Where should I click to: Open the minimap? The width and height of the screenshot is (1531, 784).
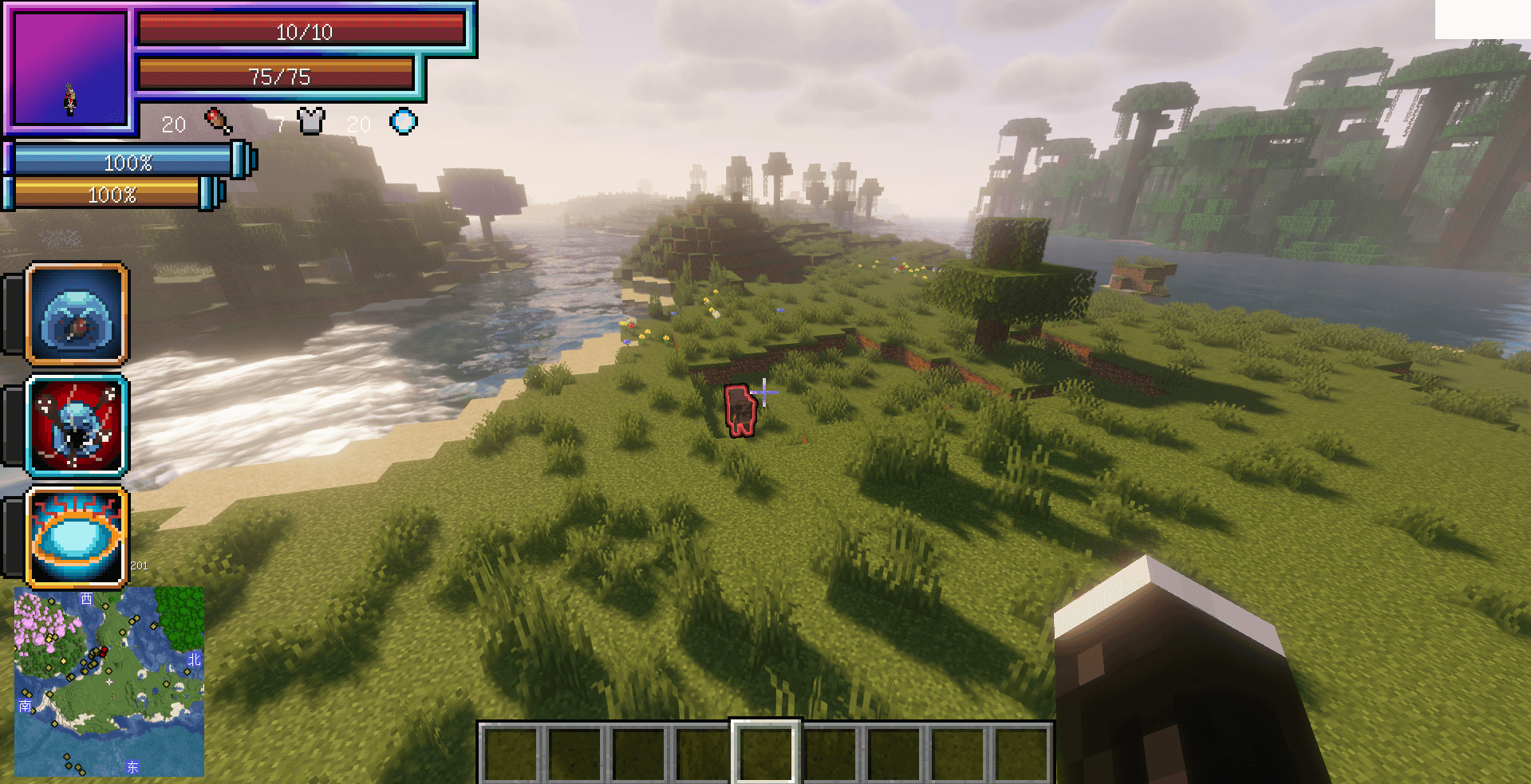[109, 682]
